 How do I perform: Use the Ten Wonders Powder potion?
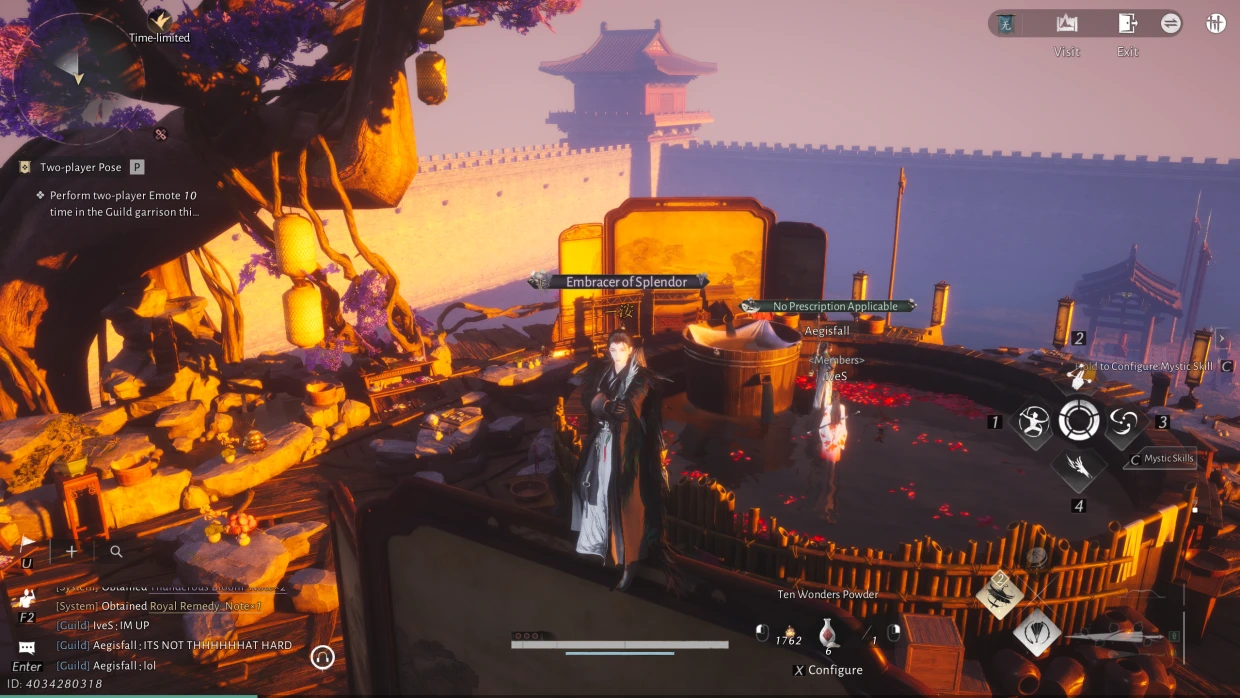[x=828, y=633]
